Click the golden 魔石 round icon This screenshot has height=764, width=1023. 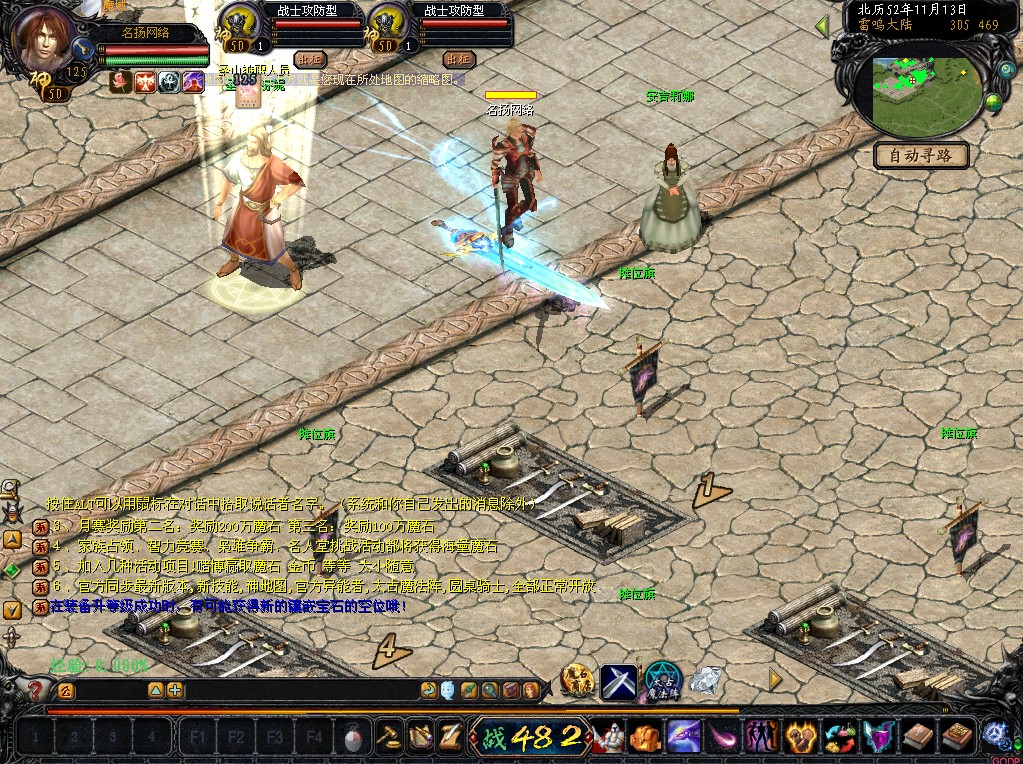tap(577, 680)
